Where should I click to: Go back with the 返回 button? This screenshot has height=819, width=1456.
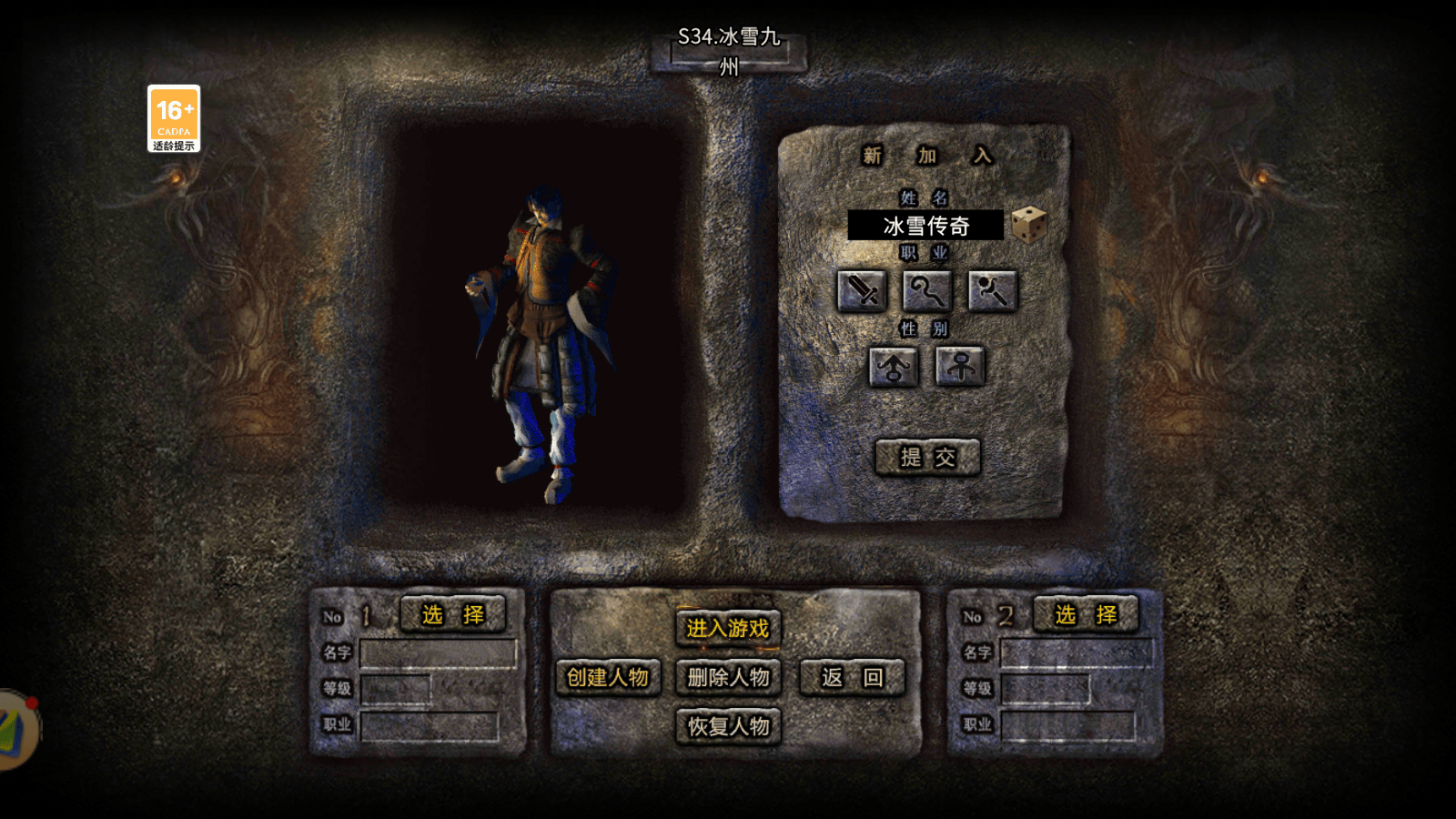point(852,677)
